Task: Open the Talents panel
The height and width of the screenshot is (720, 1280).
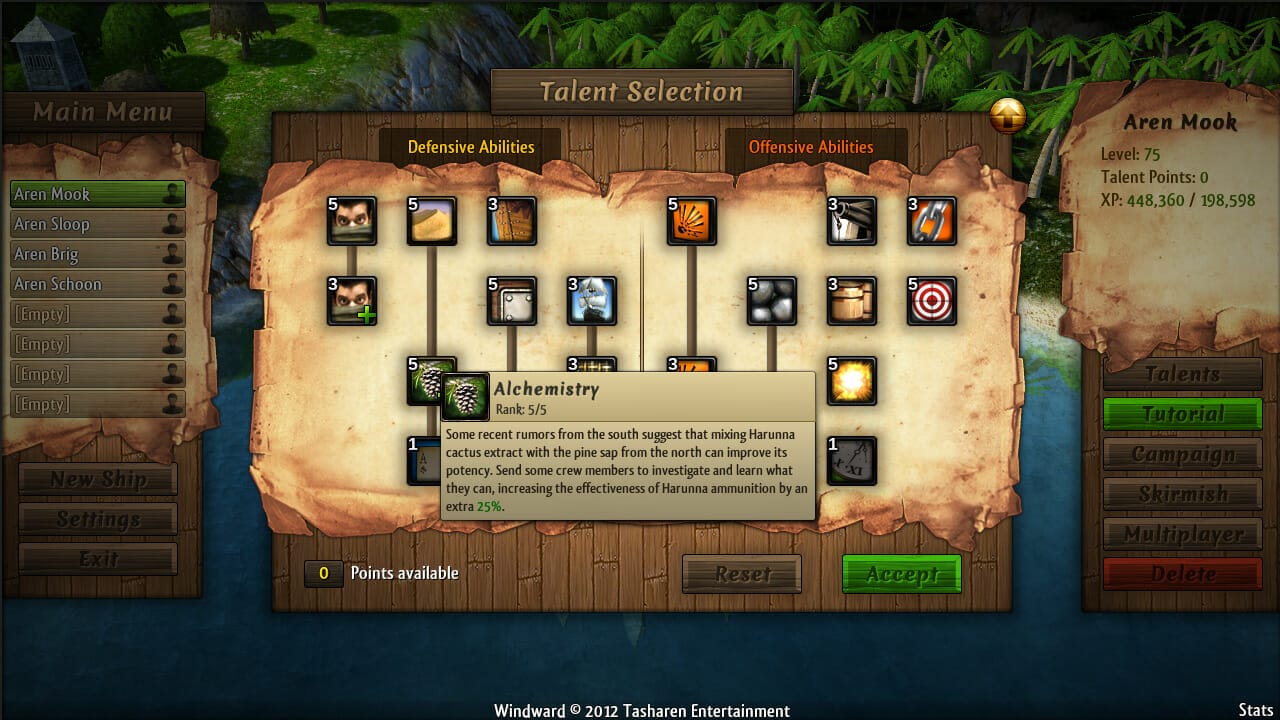Action: [1182, 374]
